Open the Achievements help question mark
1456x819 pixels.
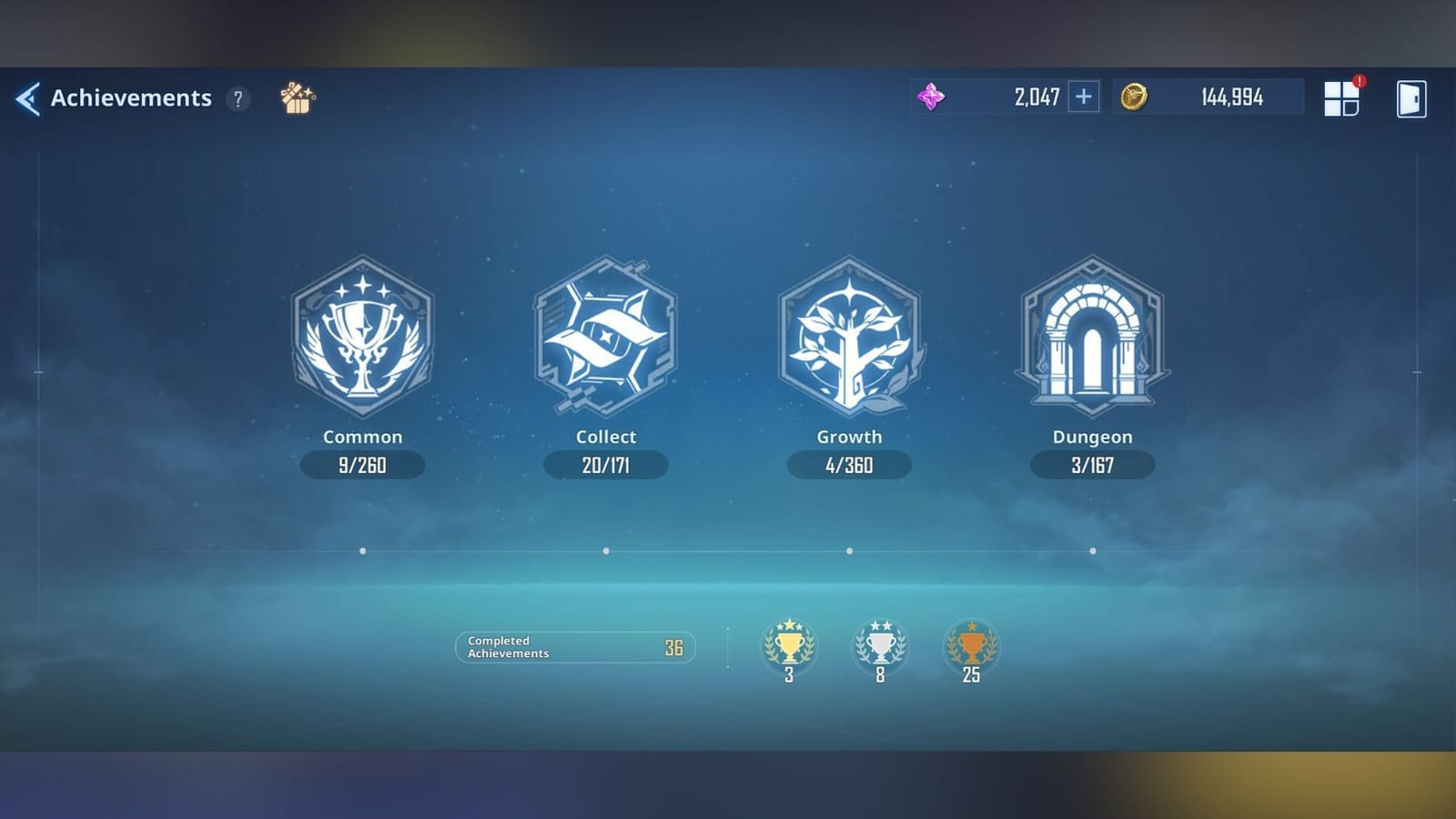coord(238,98)
